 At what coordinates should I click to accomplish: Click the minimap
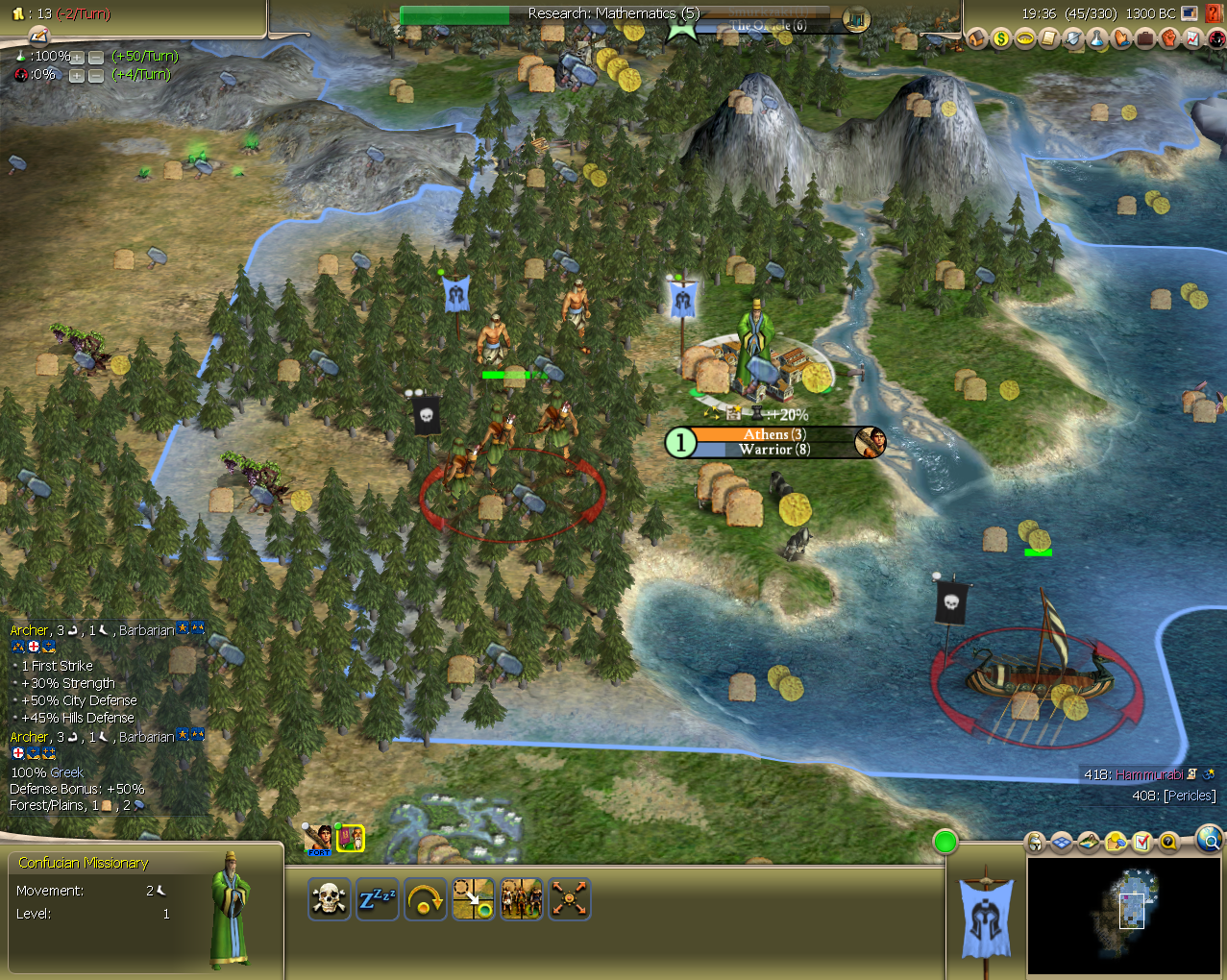(x=1124, y=915)
